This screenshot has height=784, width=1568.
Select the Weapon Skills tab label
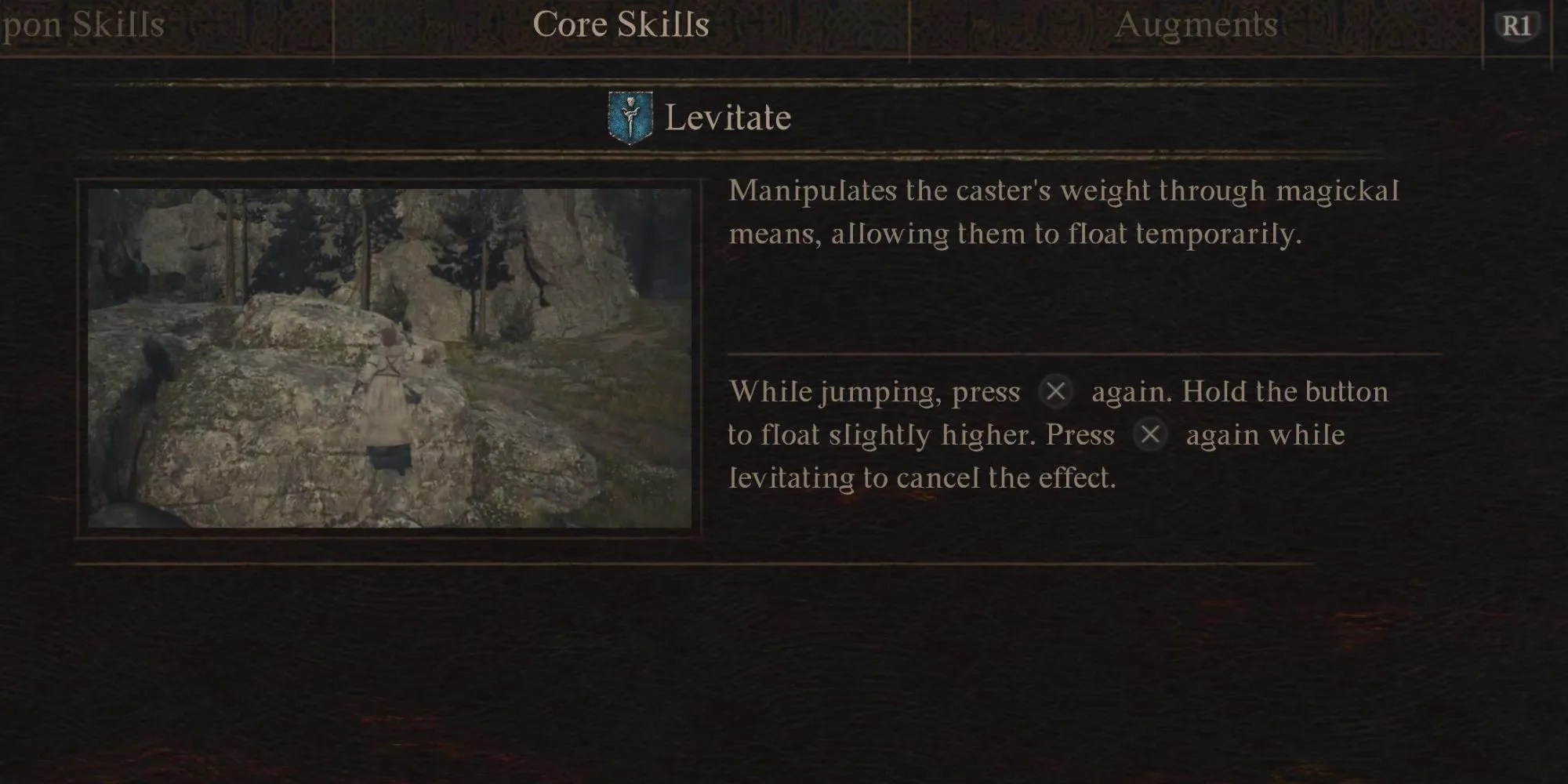[x=78, y=25]
